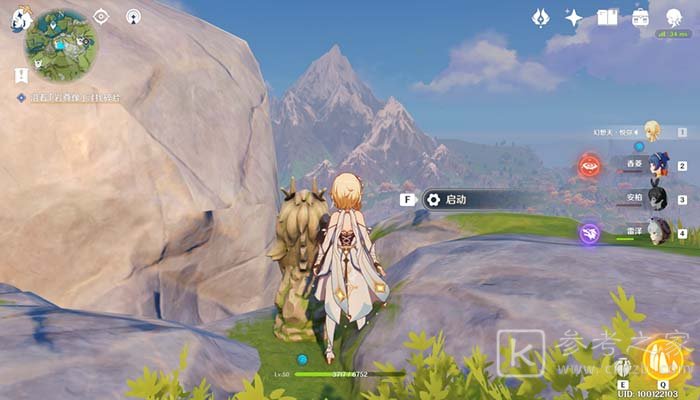Click the crosshair target icon beside the minimap
Image resolution: width=700 pixels, height=400 pixels.
(101, 16)
